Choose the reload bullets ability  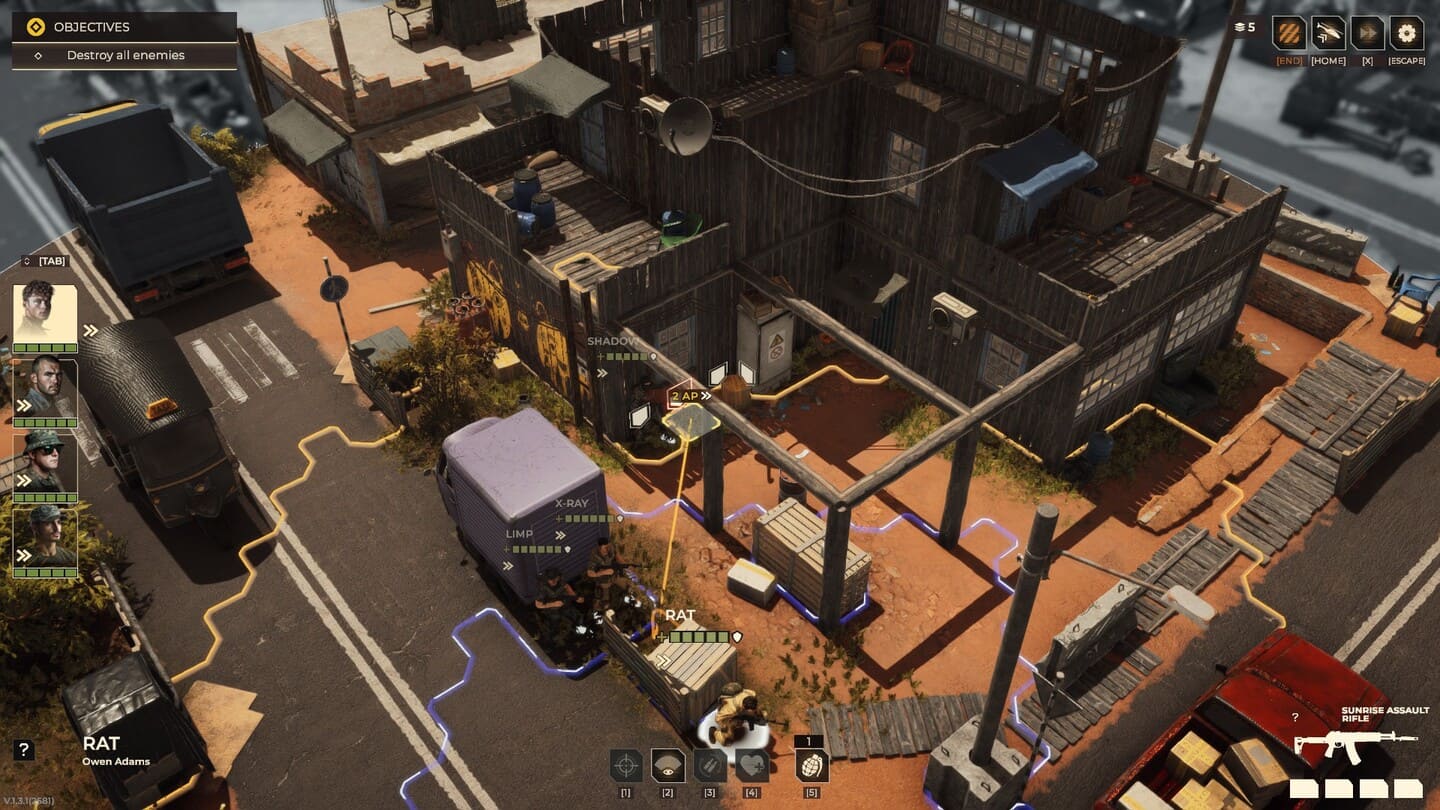tap(710, 766)
